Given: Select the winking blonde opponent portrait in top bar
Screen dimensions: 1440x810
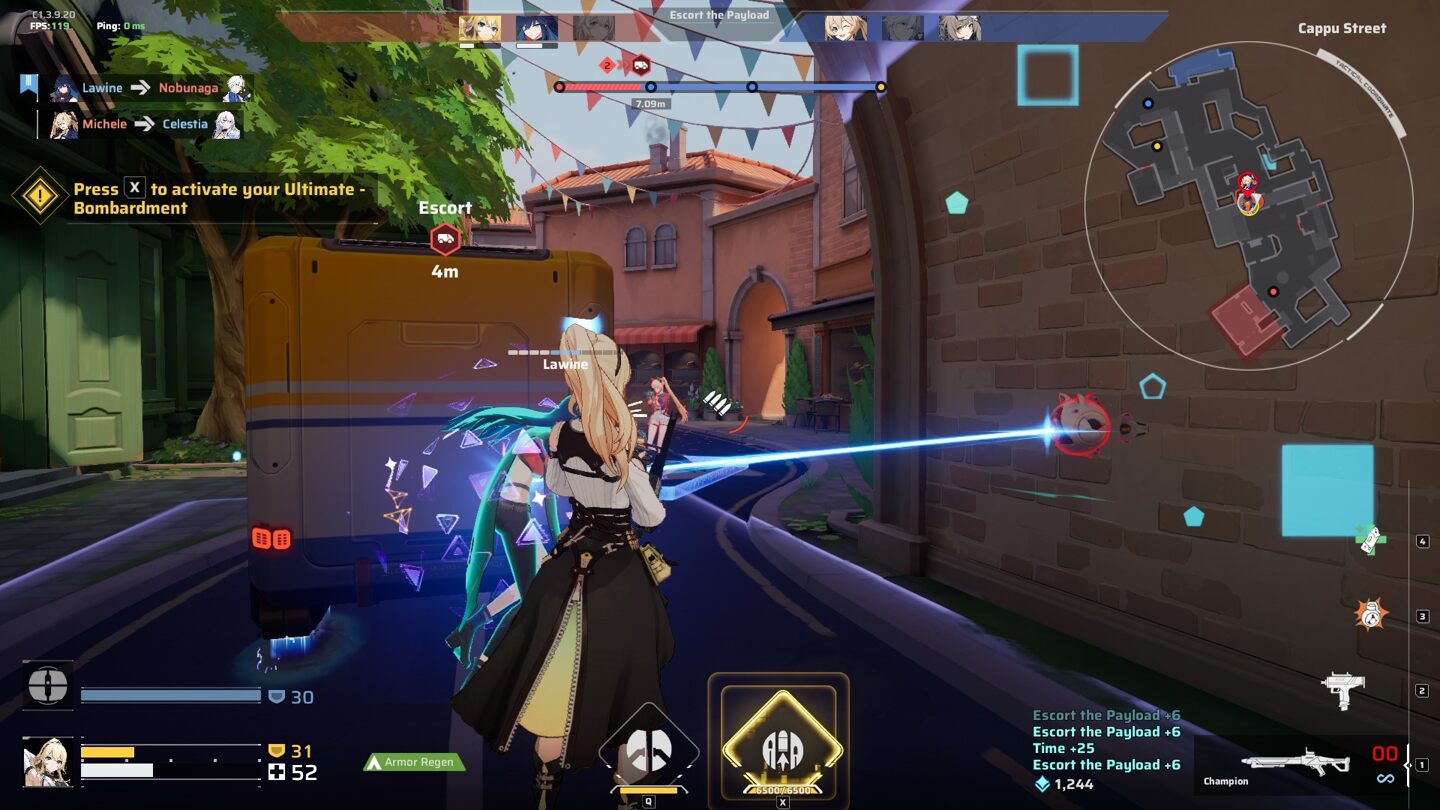Looking at the screenshot, I should pos(845,28).
